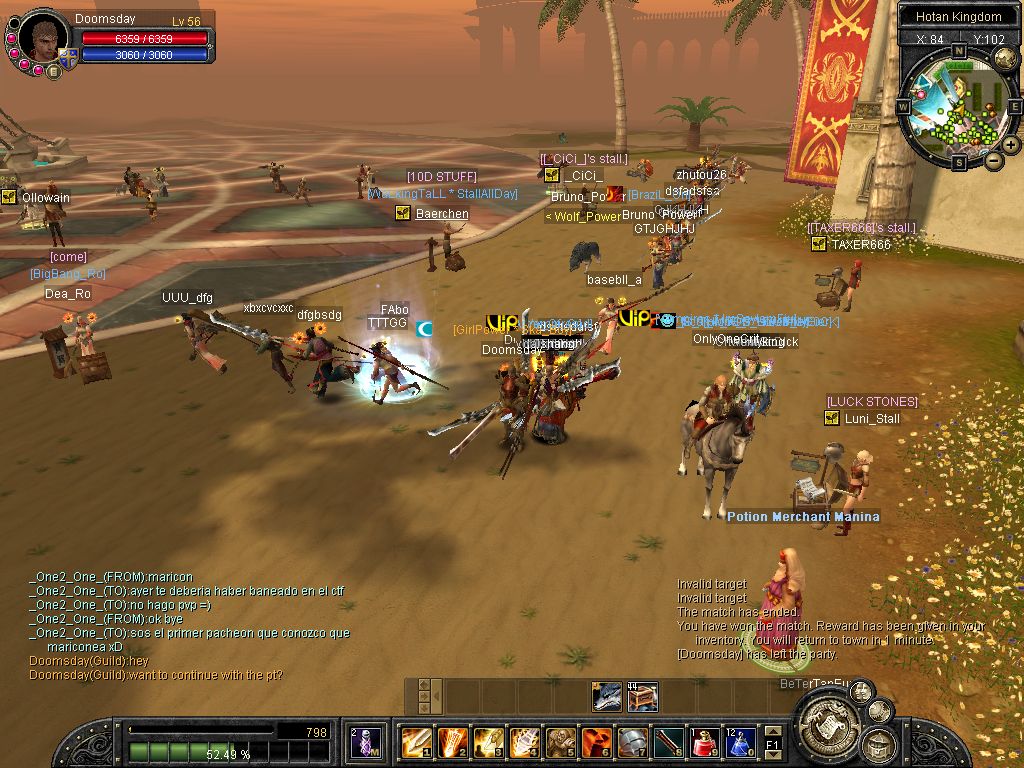Activate the skill in hotbar slot 1
The height and width of the screenshot is (768, 1024).
point(415,742)
